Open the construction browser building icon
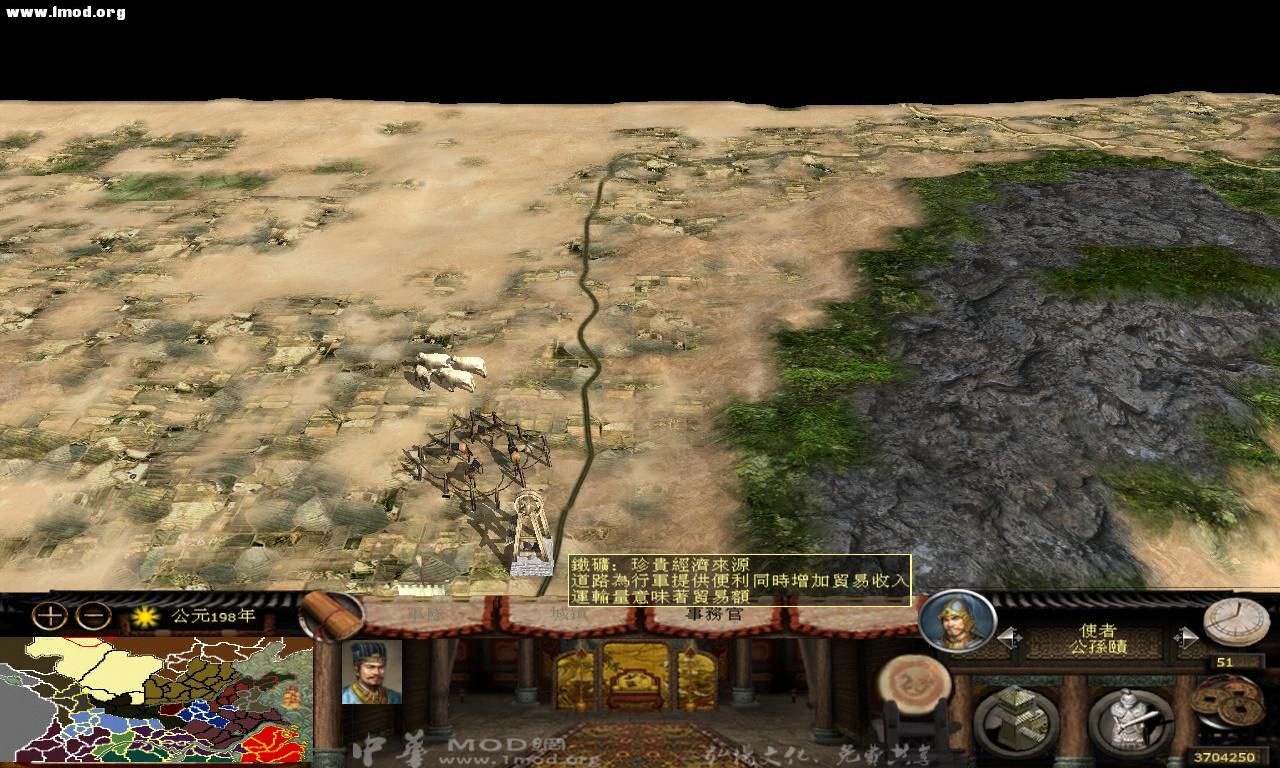Viewport: 1280px width, 768px height. point(1015,716)
